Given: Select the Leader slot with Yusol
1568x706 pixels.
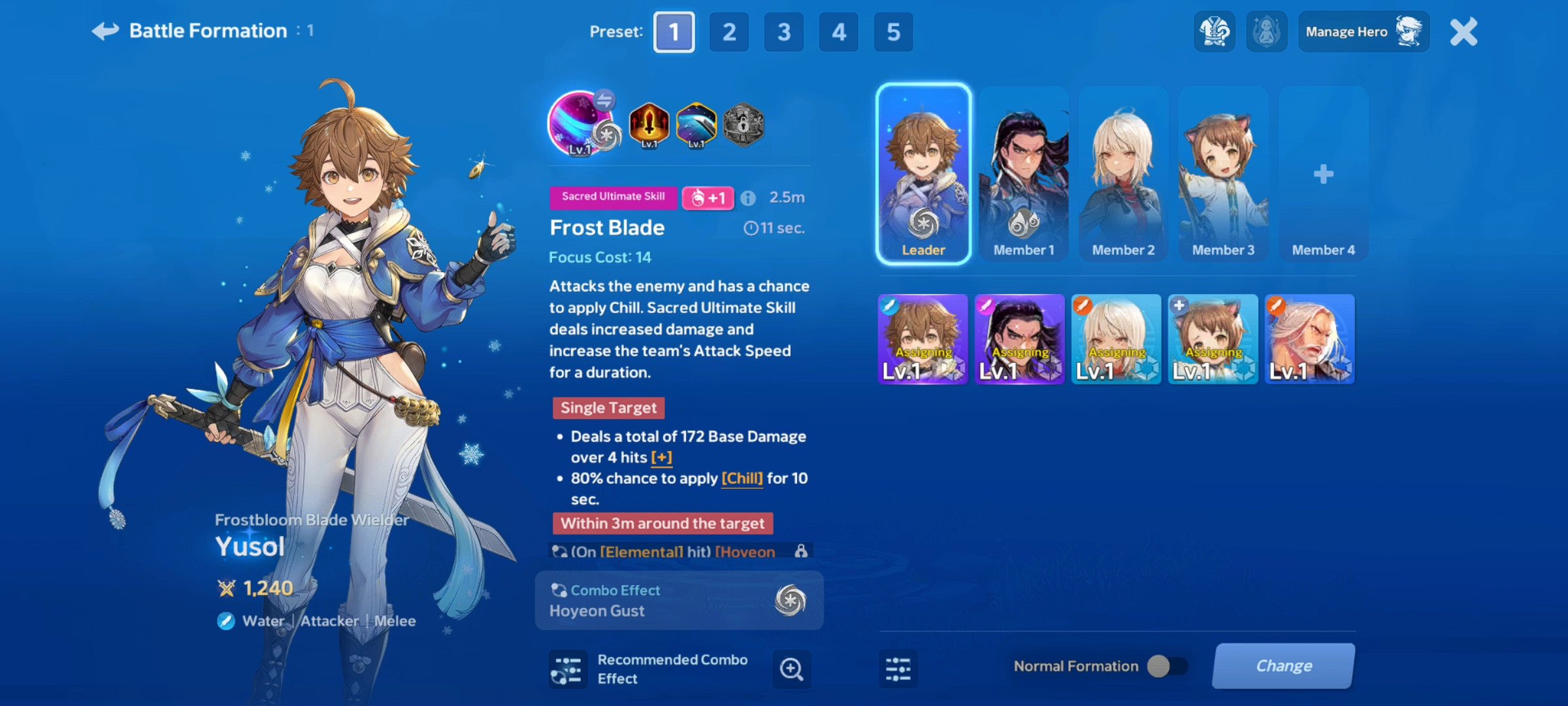Looking at the screenshot, I should 923,175.
